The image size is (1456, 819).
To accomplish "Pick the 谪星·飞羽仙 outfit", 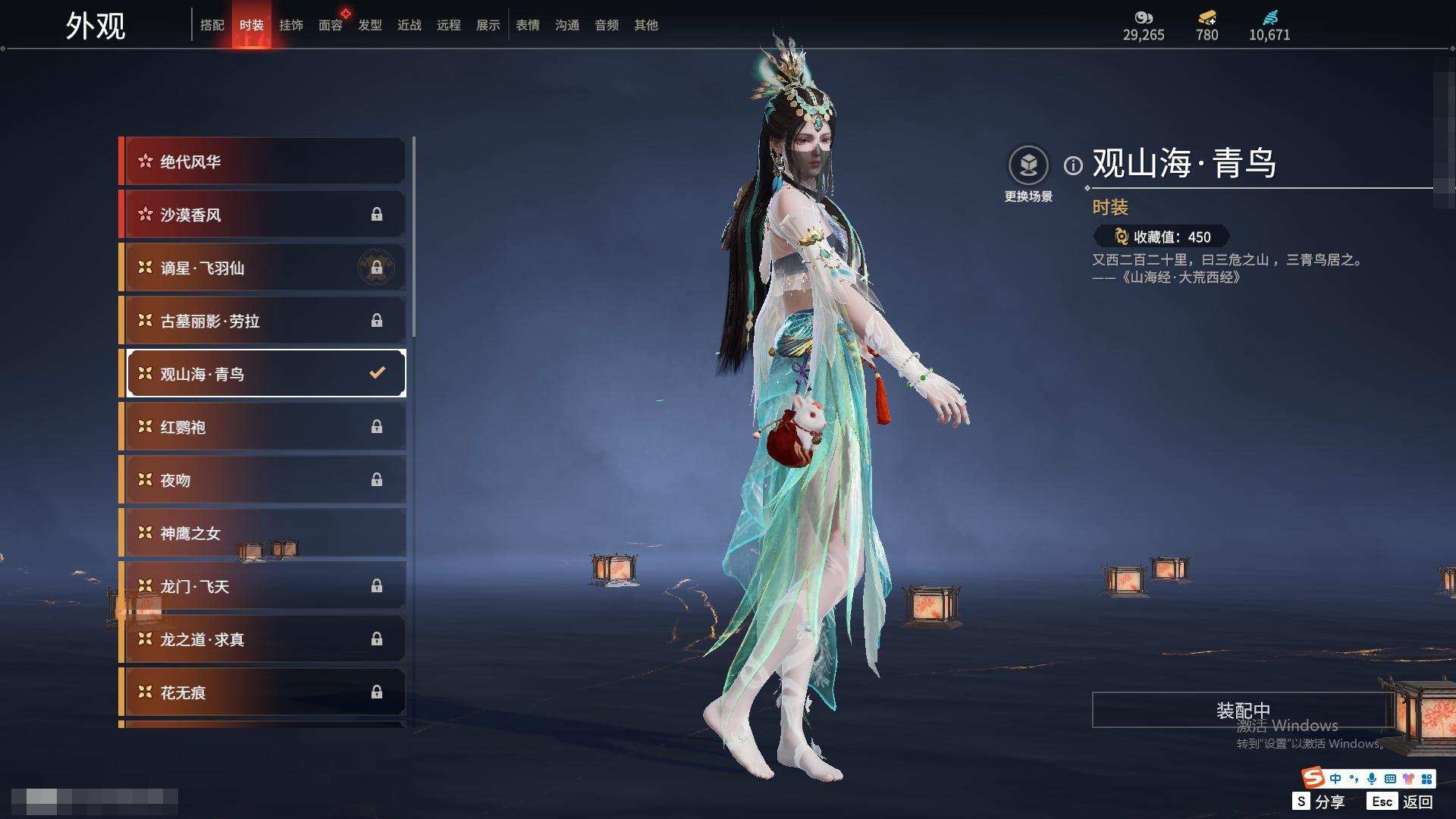I will (262, 268).
